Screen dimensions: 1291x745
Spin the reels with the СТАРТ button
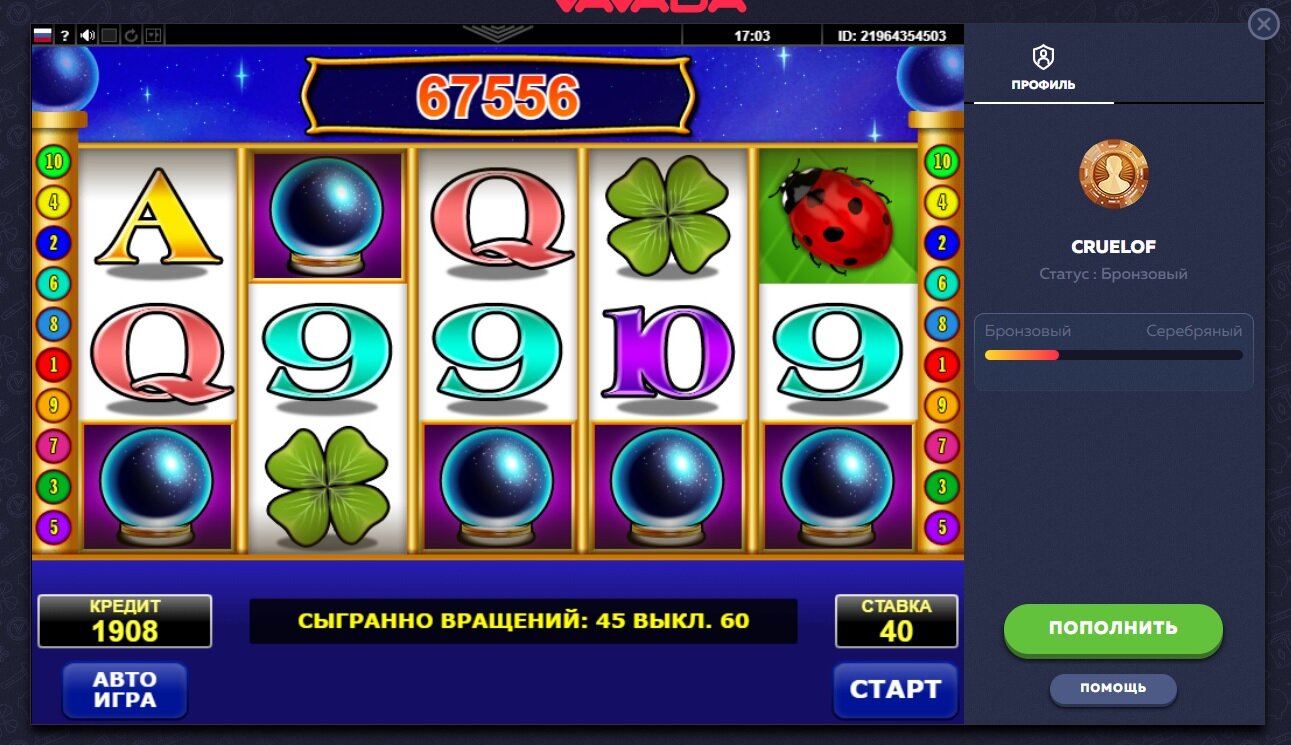[895, 690]
